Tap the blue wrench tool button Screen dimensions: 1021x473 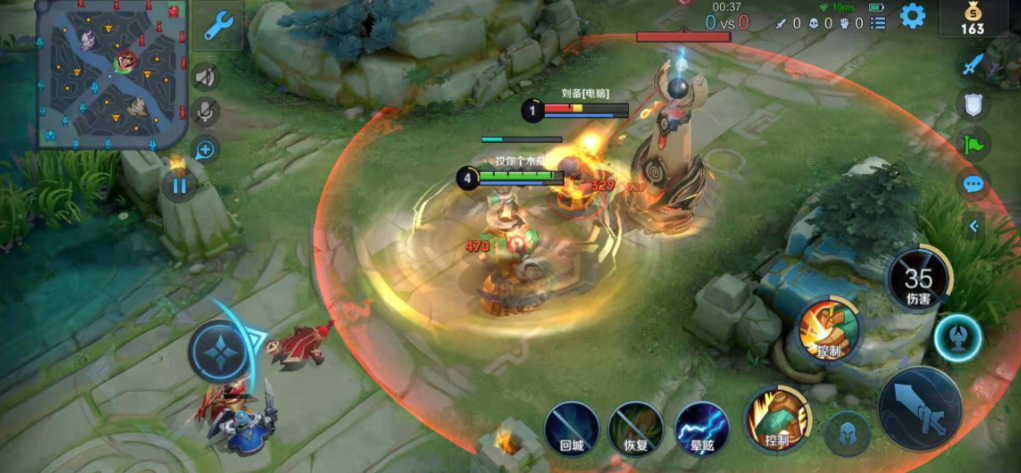(218, 26)
